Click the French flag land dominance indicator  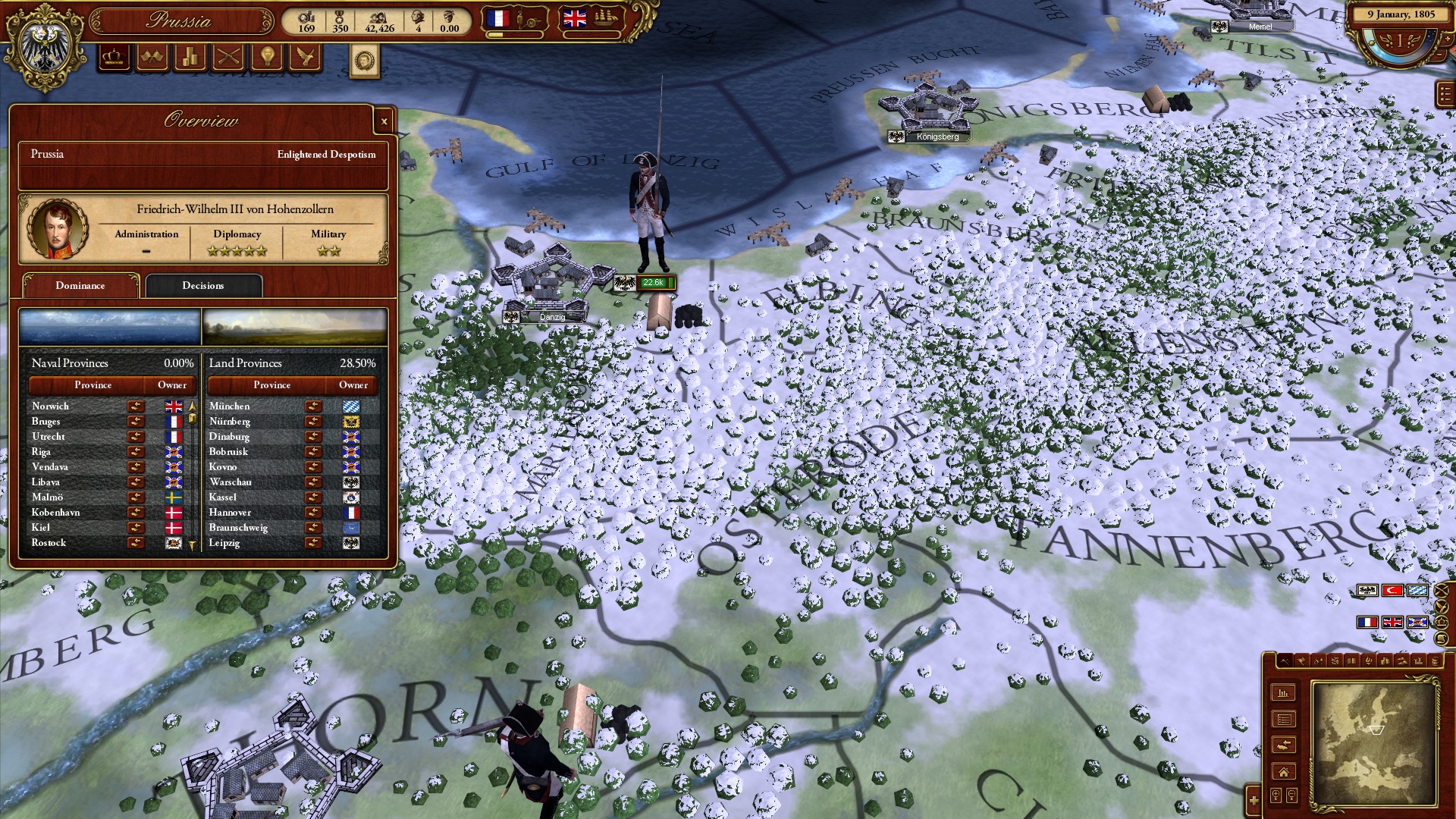[497, 18]
